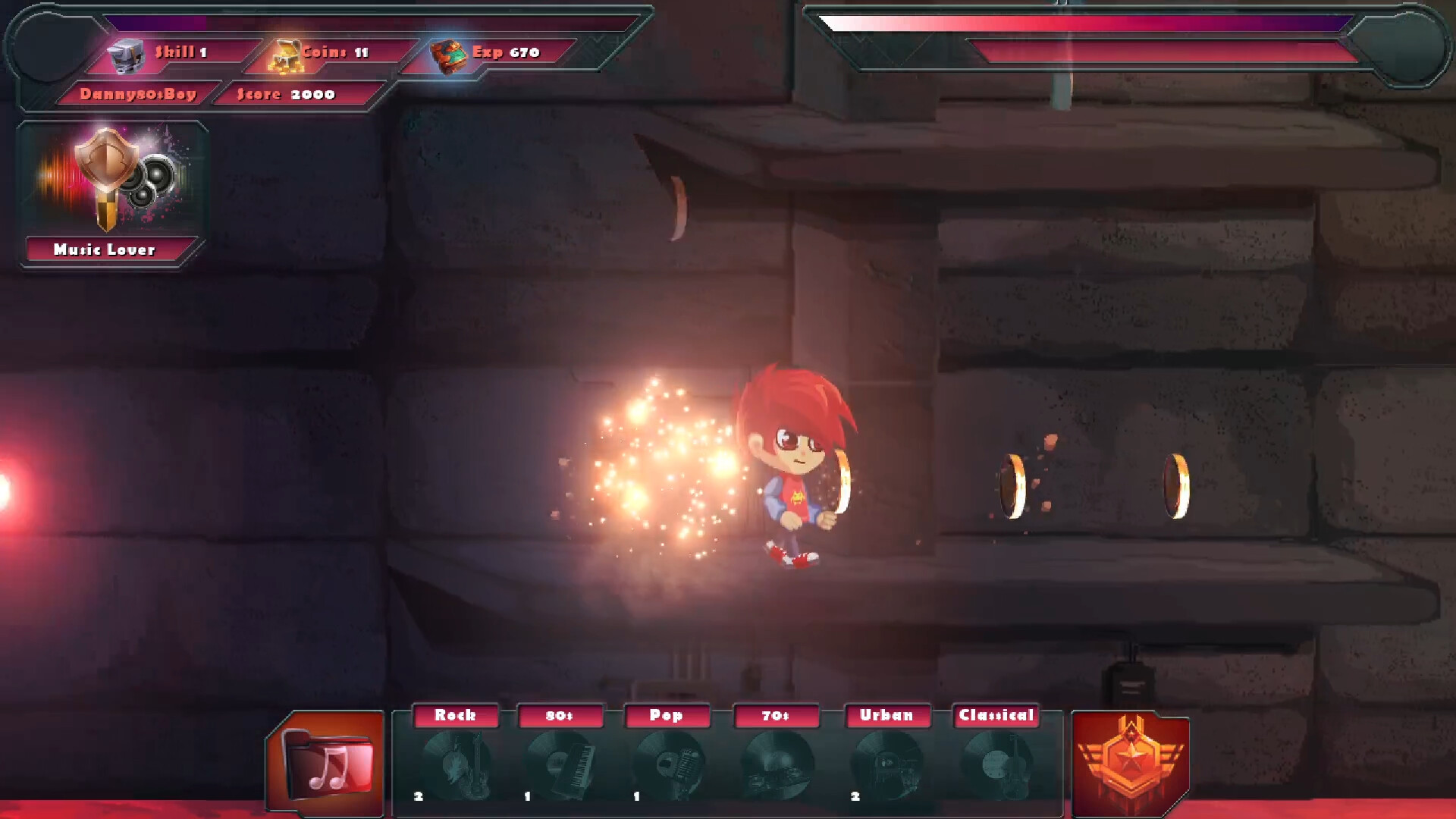Select the 70s vinyl record slot
This screenshot has width=1456, height=819.
pyautogui.click(x=777, y=764)
